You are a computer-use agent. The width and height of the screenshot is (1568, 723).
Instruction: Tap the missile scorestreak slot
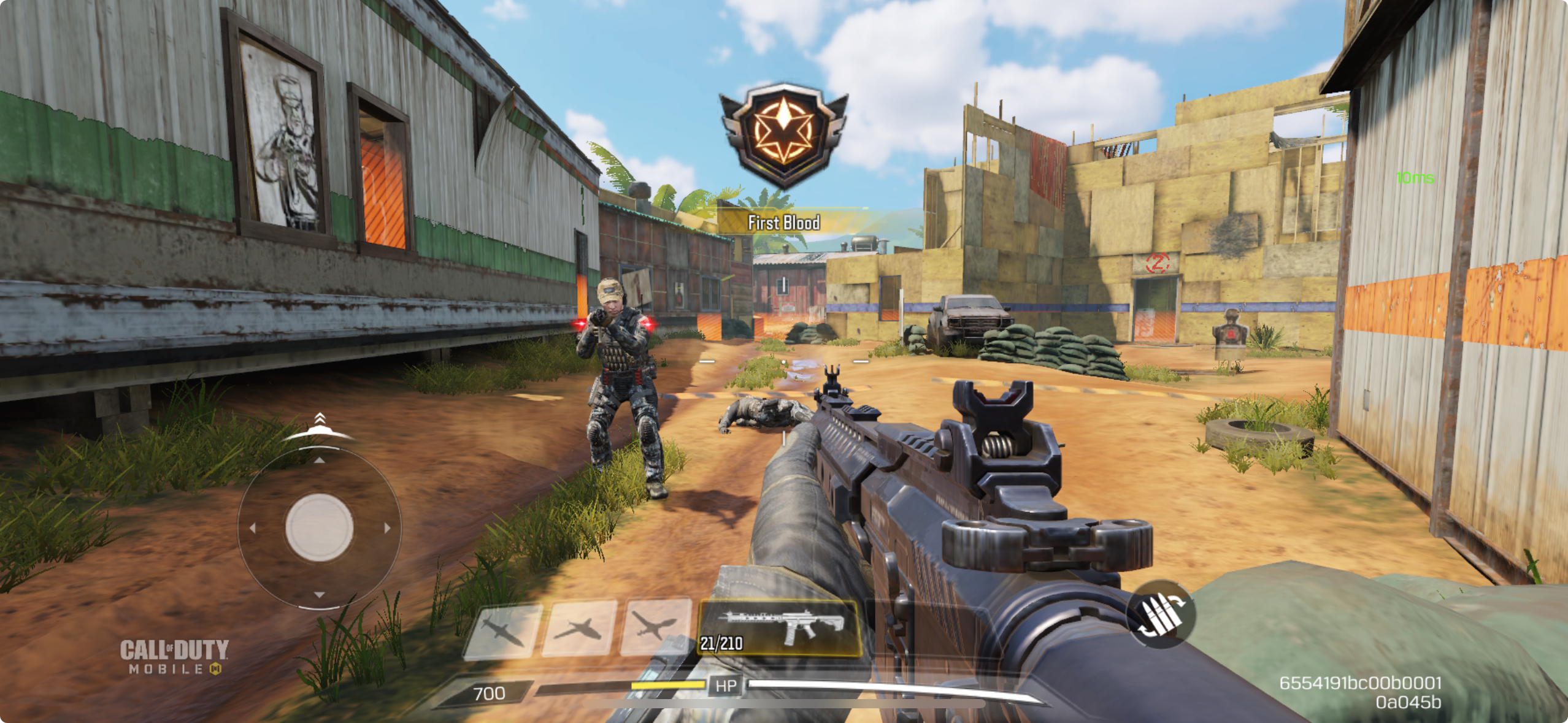point(504,629)
